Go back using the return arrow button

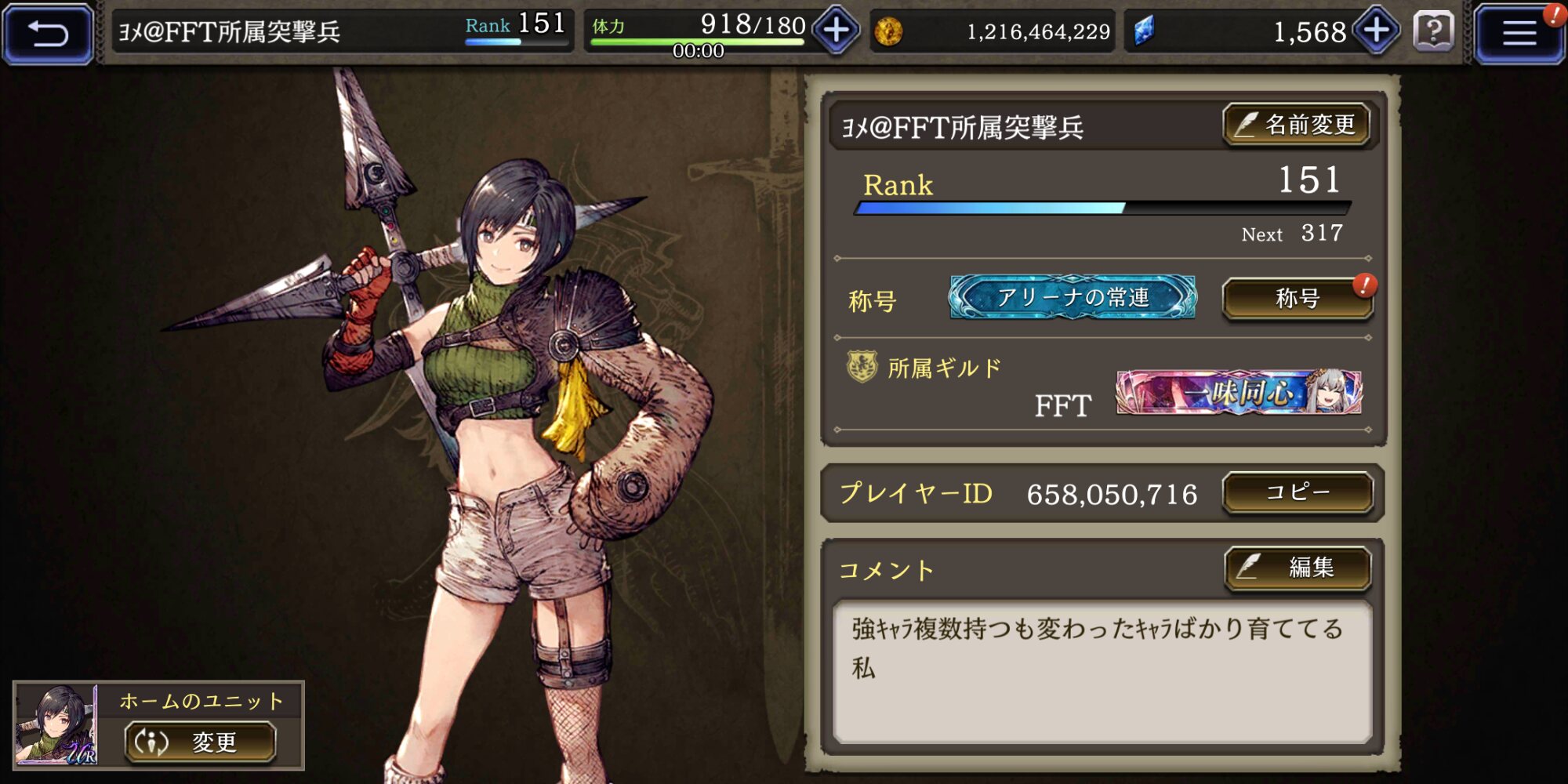49,33
